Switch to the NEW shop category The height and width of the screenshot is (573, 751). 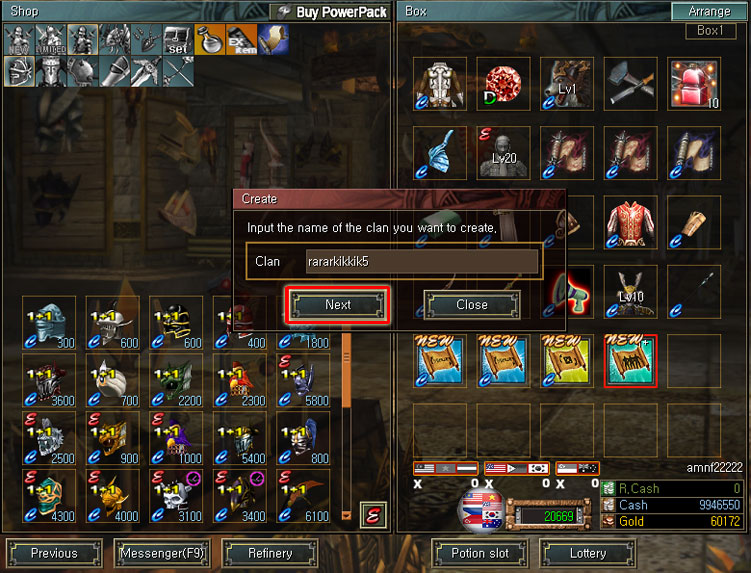click(x=20, y=39)
